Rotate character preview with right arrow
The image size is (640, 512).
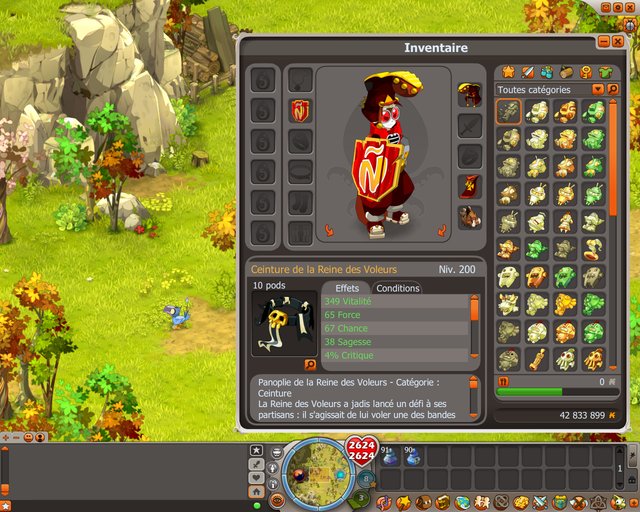pyautogui.click(x=441, y=231)
